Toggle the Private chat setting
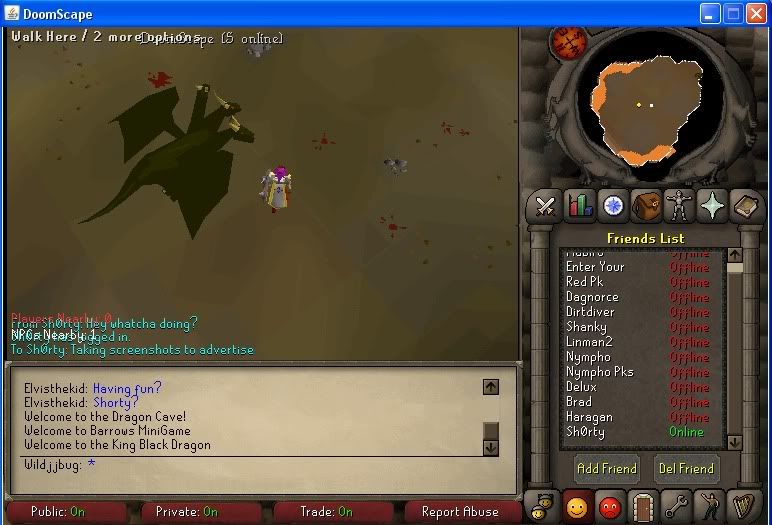The height and width of the screenshot is (525, 772). [186, 512]
